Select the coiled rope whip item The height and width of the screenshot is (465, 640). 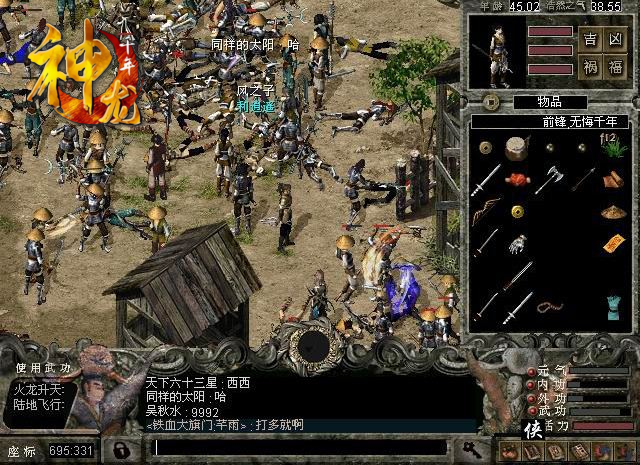[549, 305]
